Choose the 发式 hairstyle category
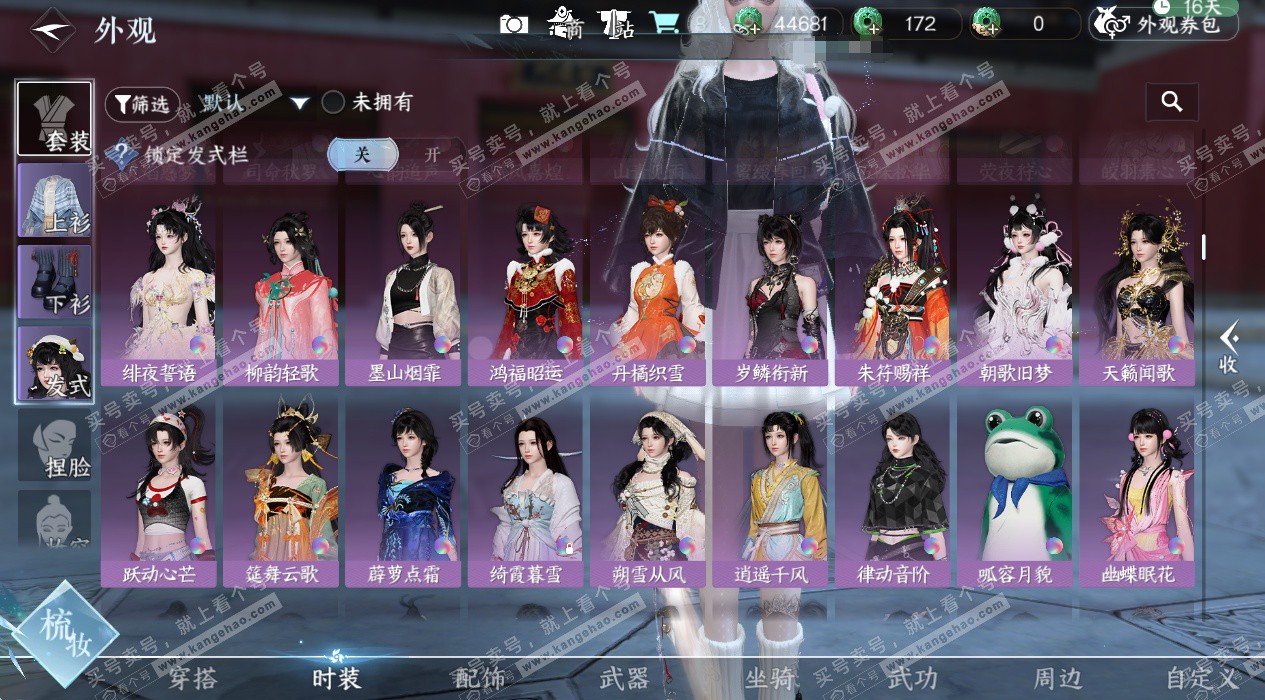This screenshot has width=1265, height=700. pos(55,365)
